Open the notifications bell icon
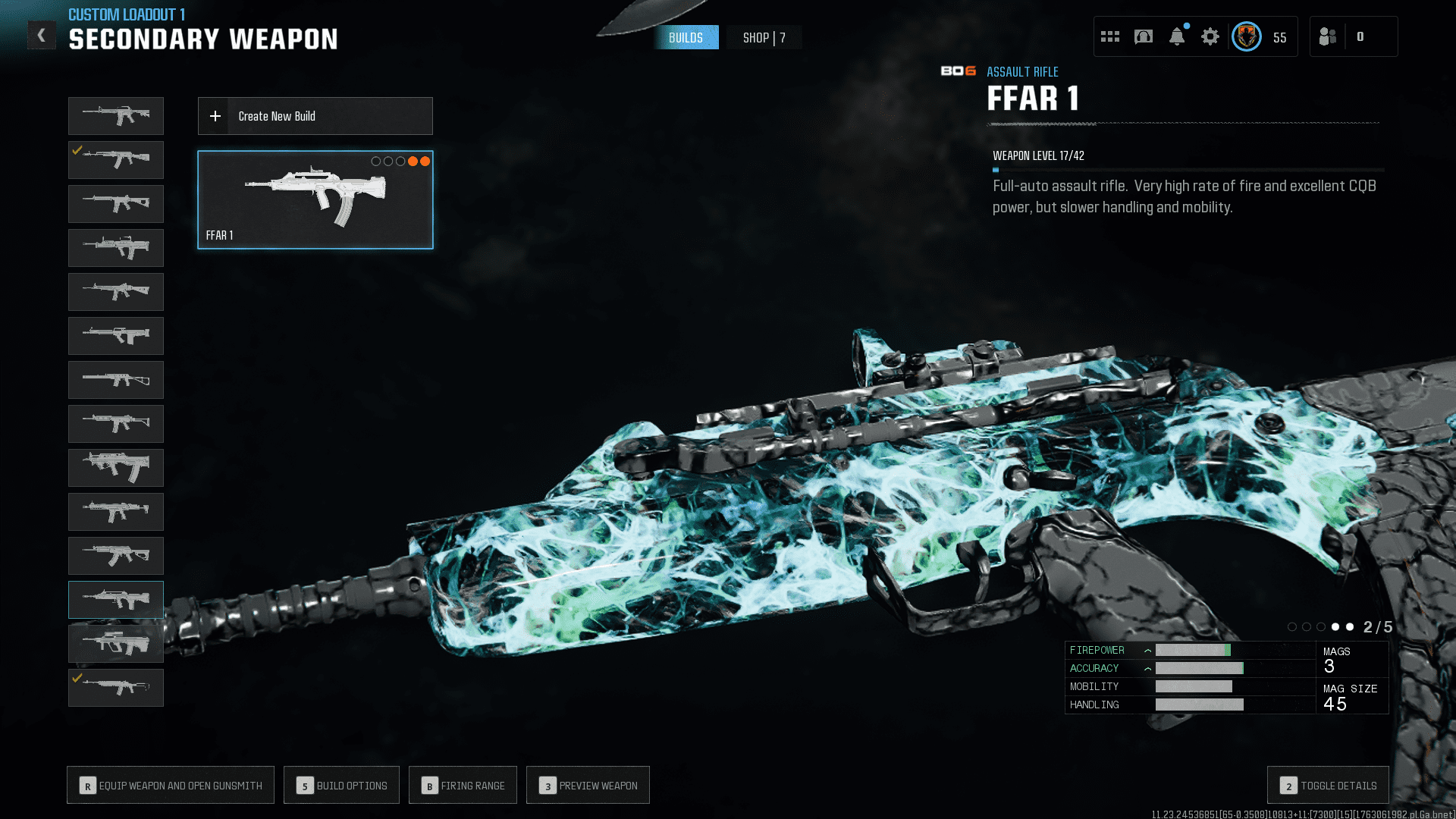 point(1178,37)
